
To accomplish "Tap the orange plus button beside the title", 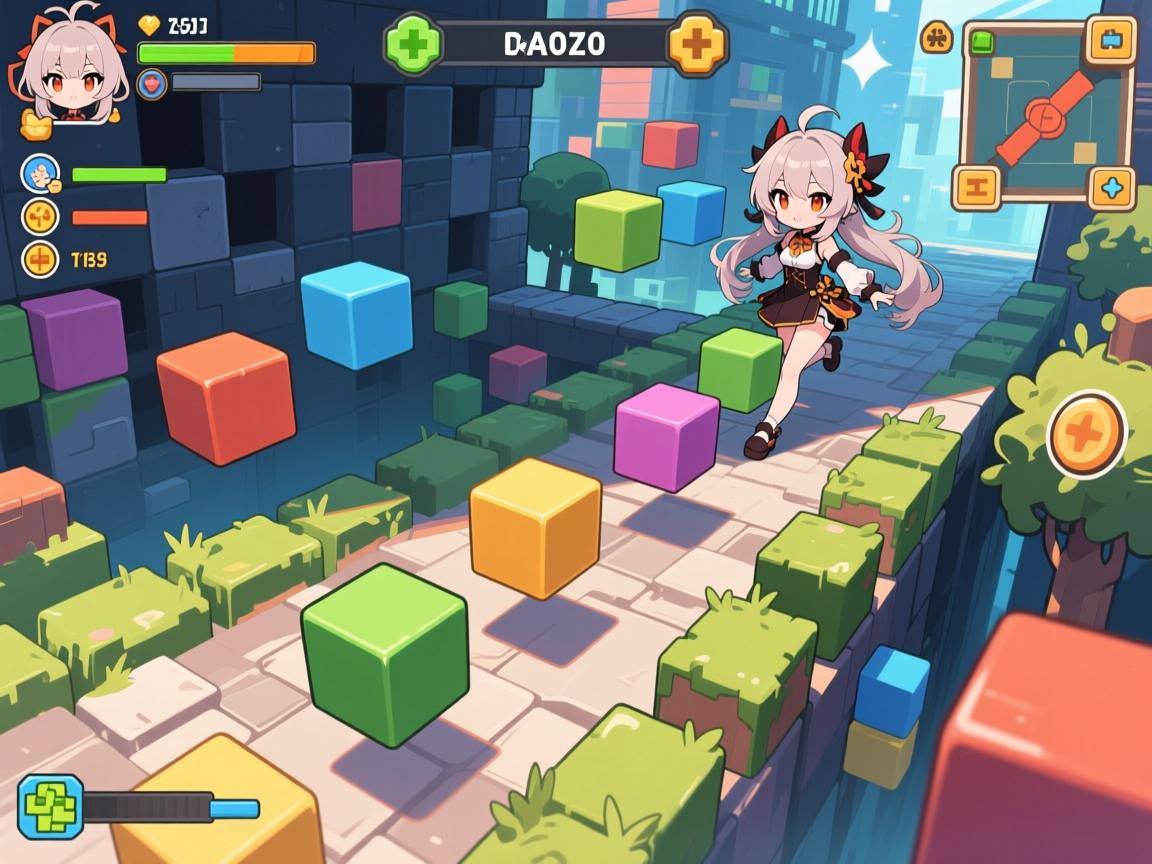I will (696, 44).
